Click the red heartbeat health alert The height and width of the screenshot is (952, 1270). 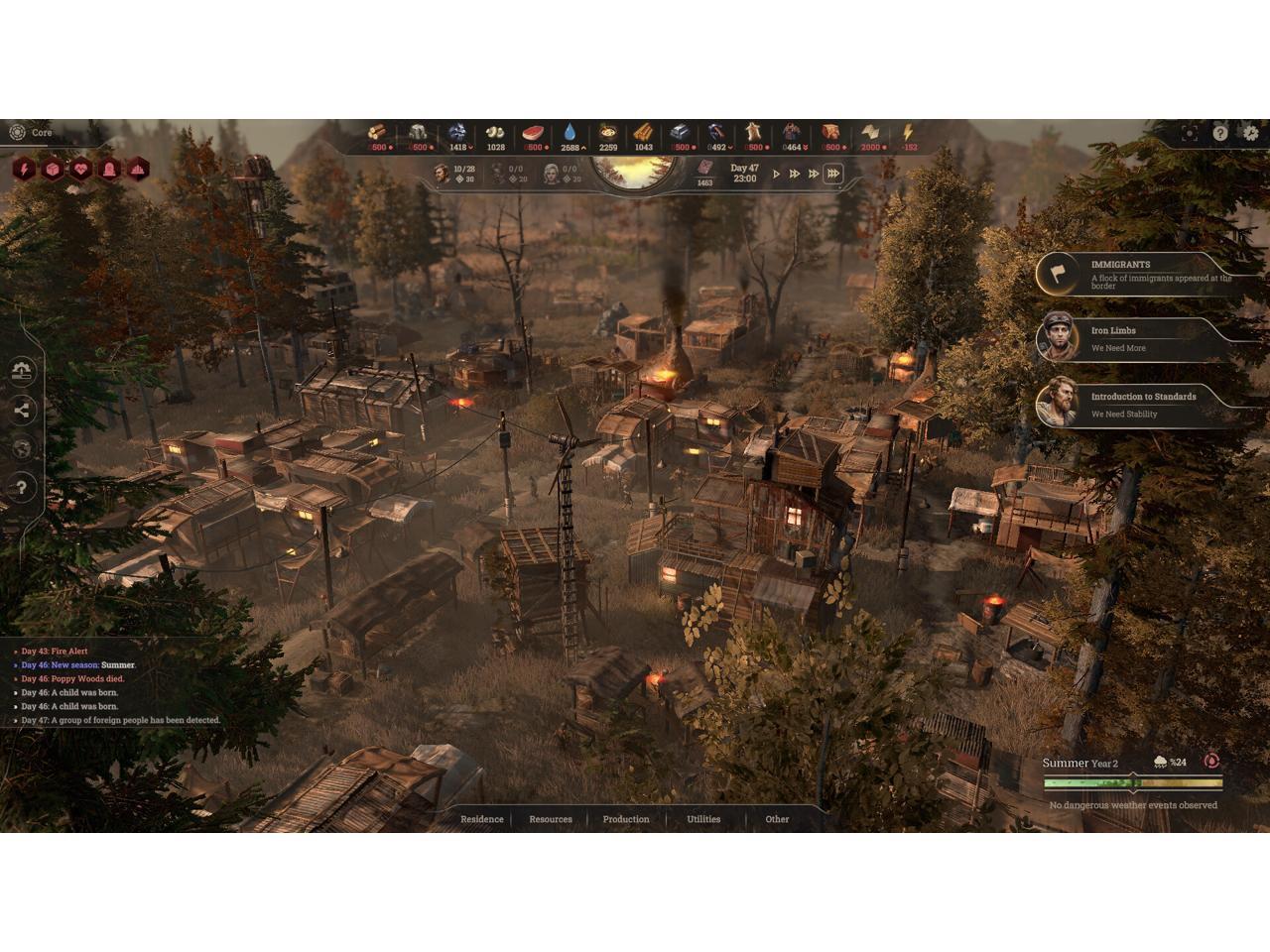coord(81,170)
